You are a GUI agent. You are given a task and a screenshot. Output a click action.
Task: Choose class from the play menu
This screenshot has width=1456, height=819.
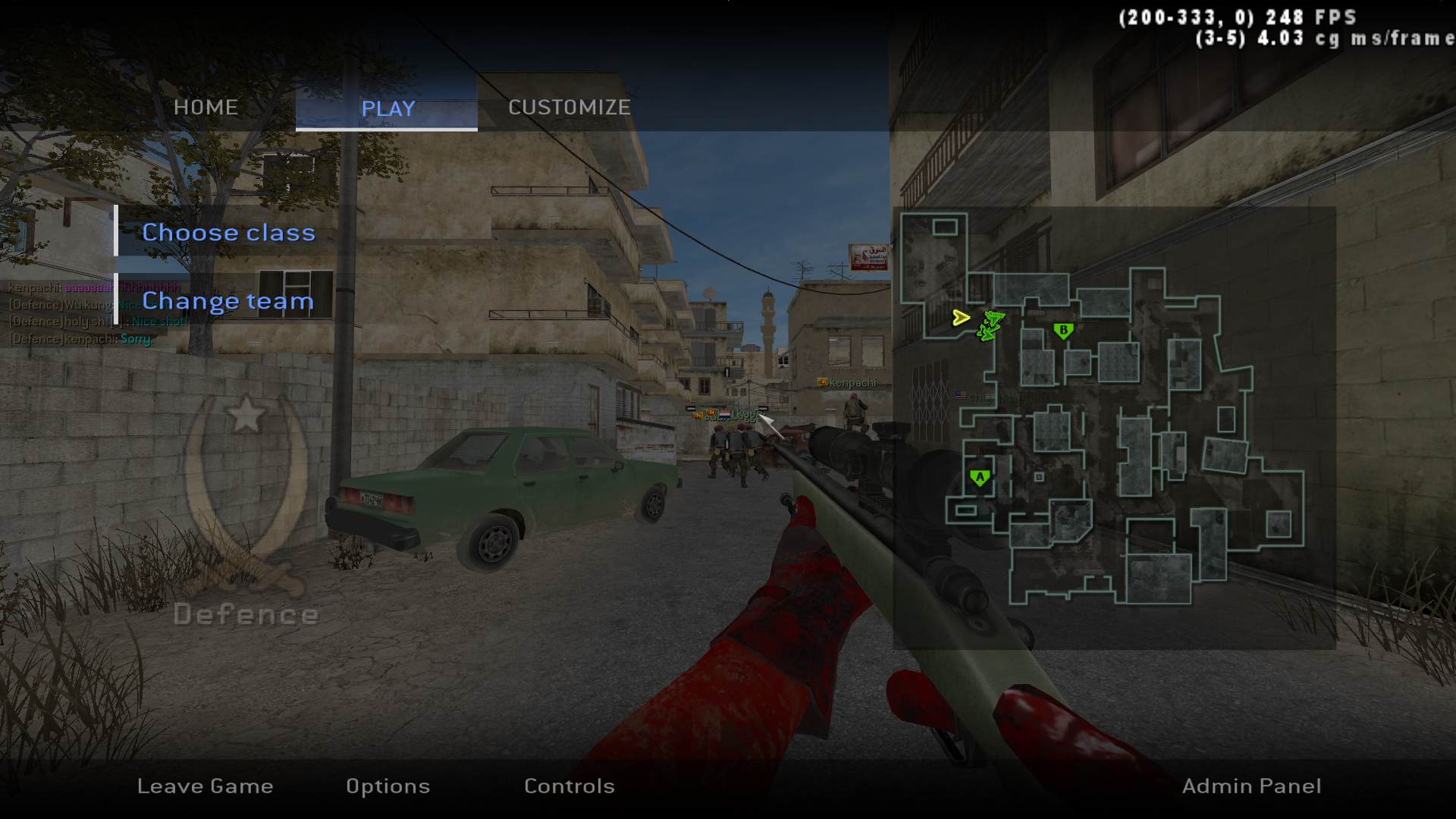coord(228,232)
